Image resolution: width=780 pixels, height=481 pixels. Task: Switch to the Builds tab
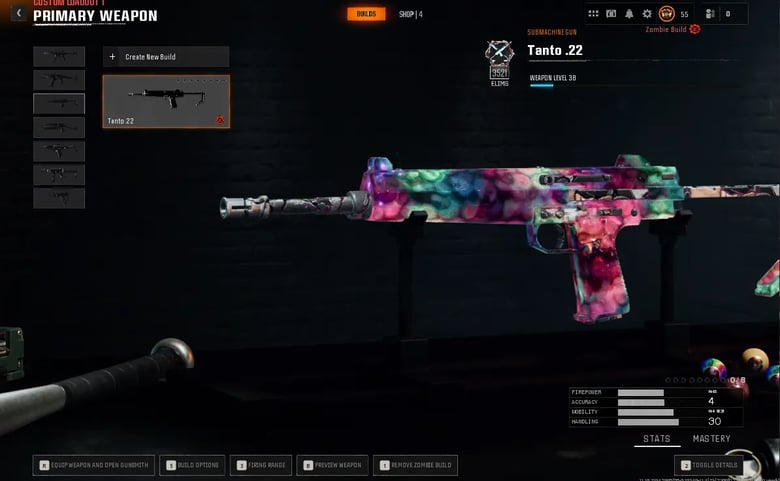click(x=366, y=14)
